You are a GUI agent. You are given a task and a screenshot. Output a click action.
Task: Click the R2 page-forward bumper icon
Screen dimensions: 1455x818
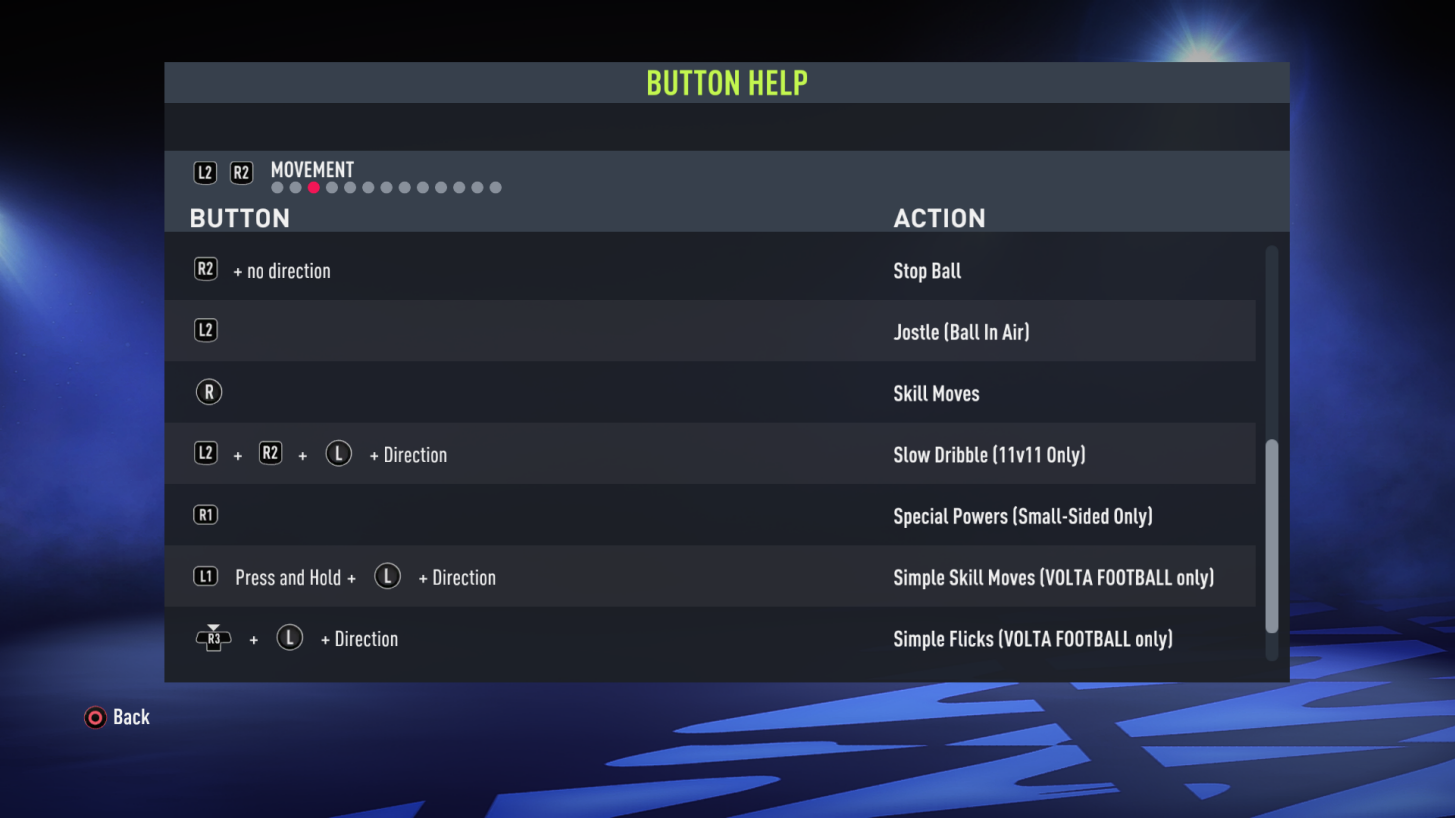click(240, 172)
